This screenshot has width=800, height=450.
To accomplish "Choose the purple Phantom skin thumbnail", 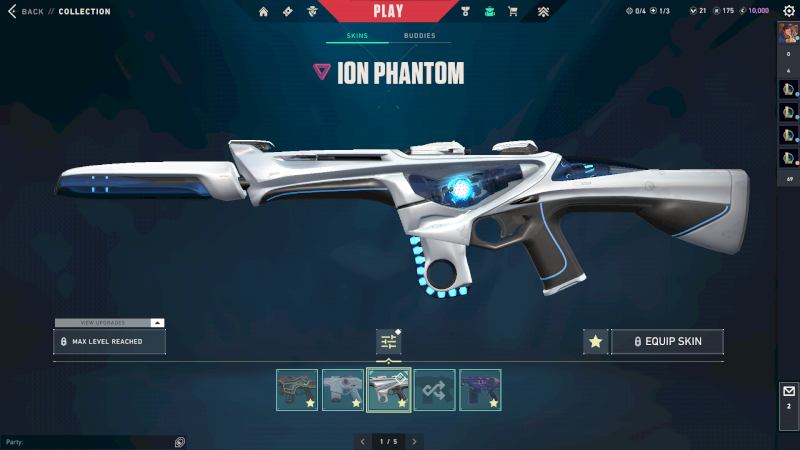I will pyautogui.click(x=480, y=390).
